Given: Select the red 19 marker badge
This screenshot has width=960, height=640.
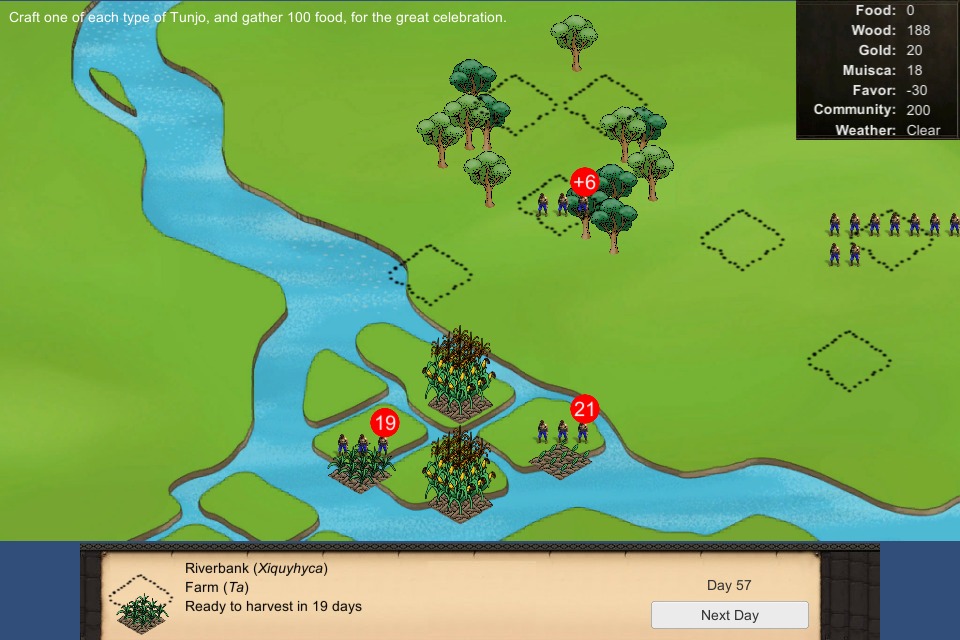Looking at the screenshot, I should pos(385,423).
